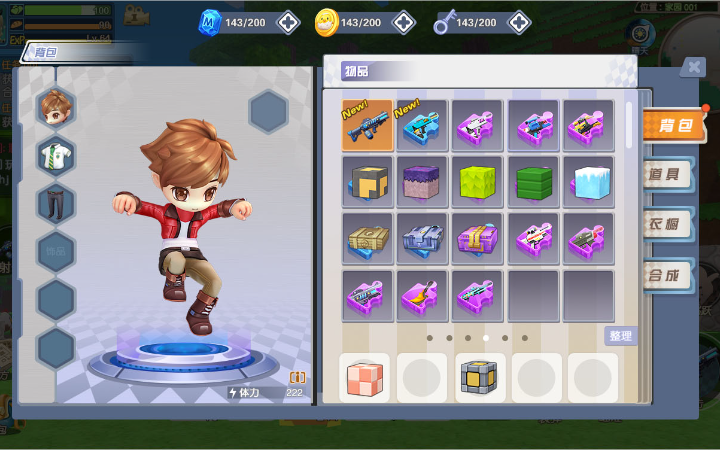The image size is (720, 450).
Task: Select the shirt and tie clothing slot
Action: click(56, 155)
